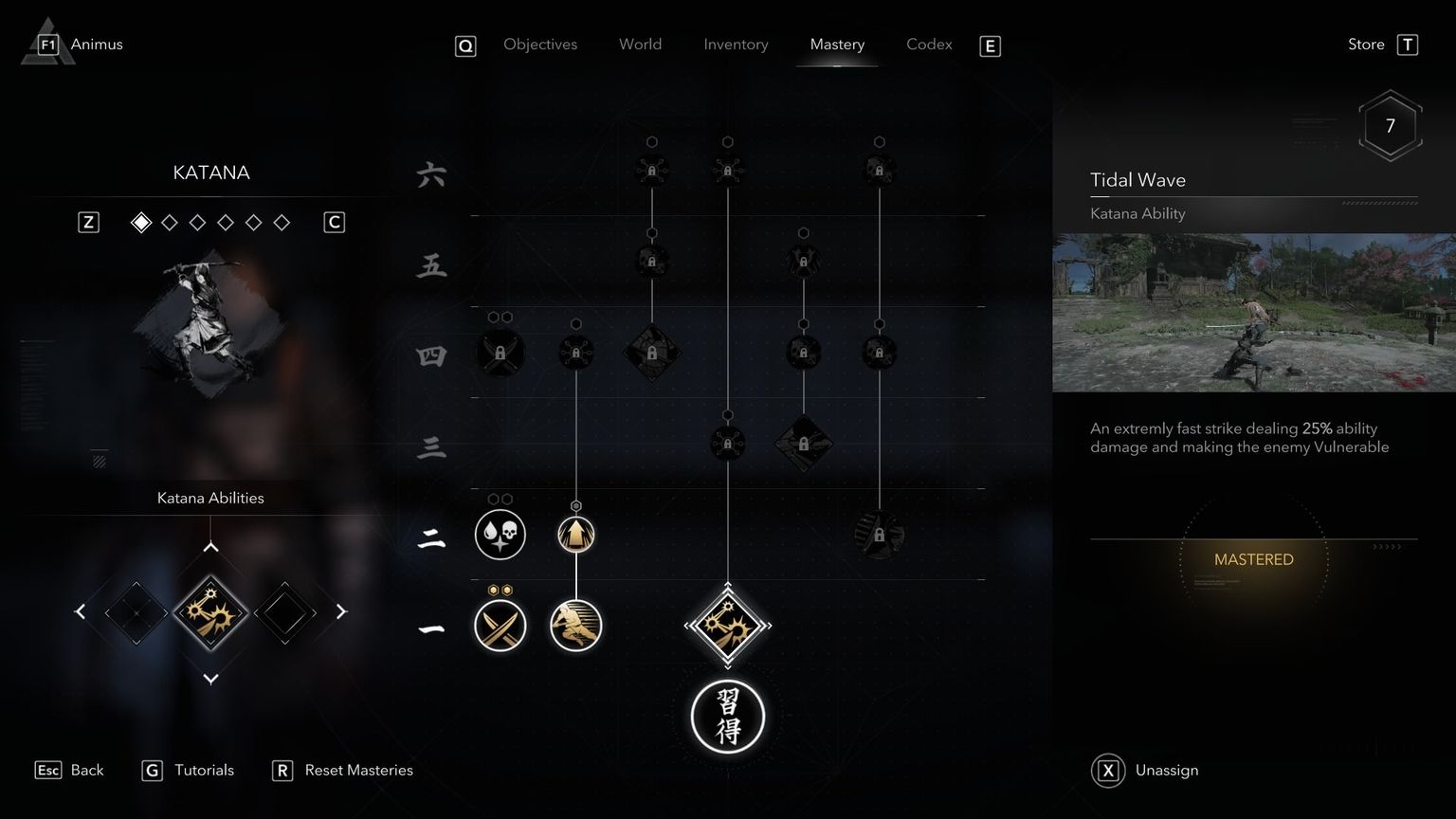Select the dashing sprint ability icon
The width and height of the screenshot is (1456, 819).
(x=575, y=626)
